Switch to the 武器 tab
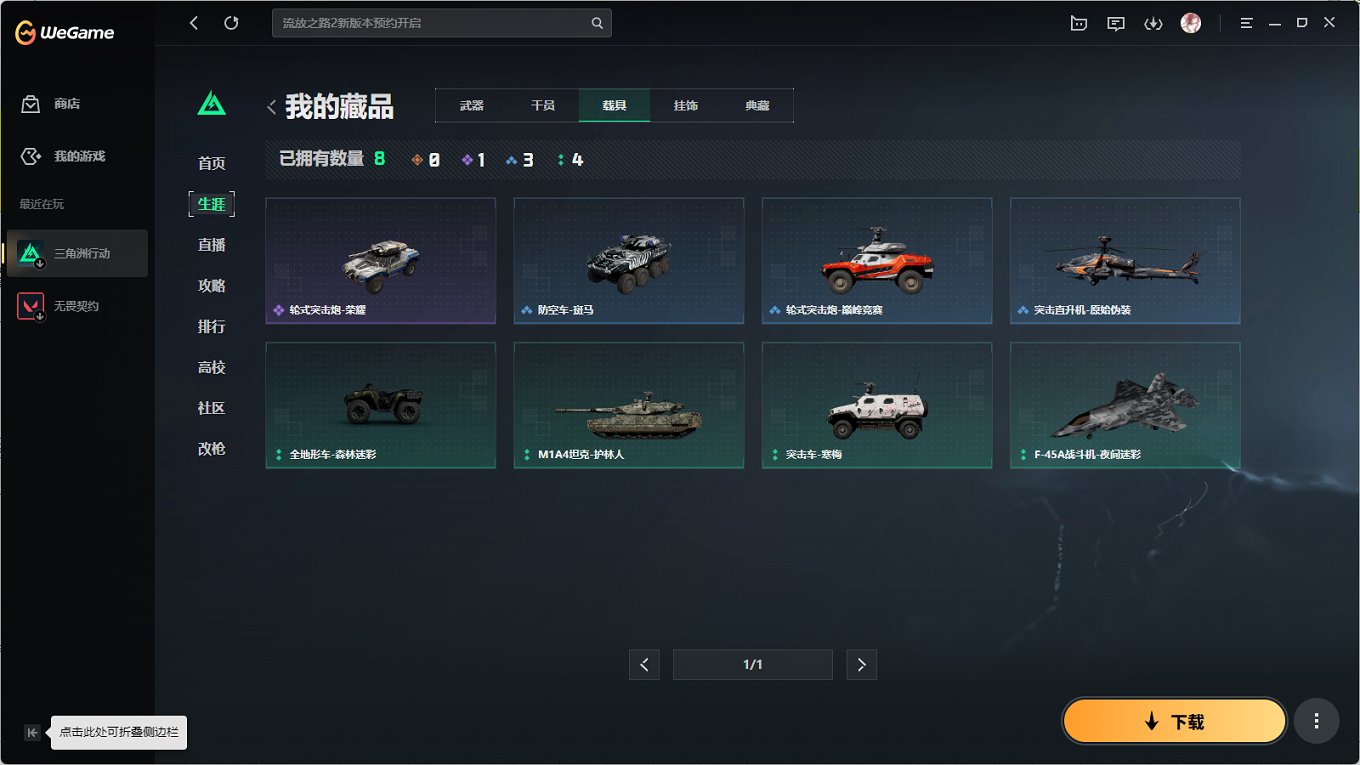This screenshot has width=1360, height=765. (x=470, y=104)
